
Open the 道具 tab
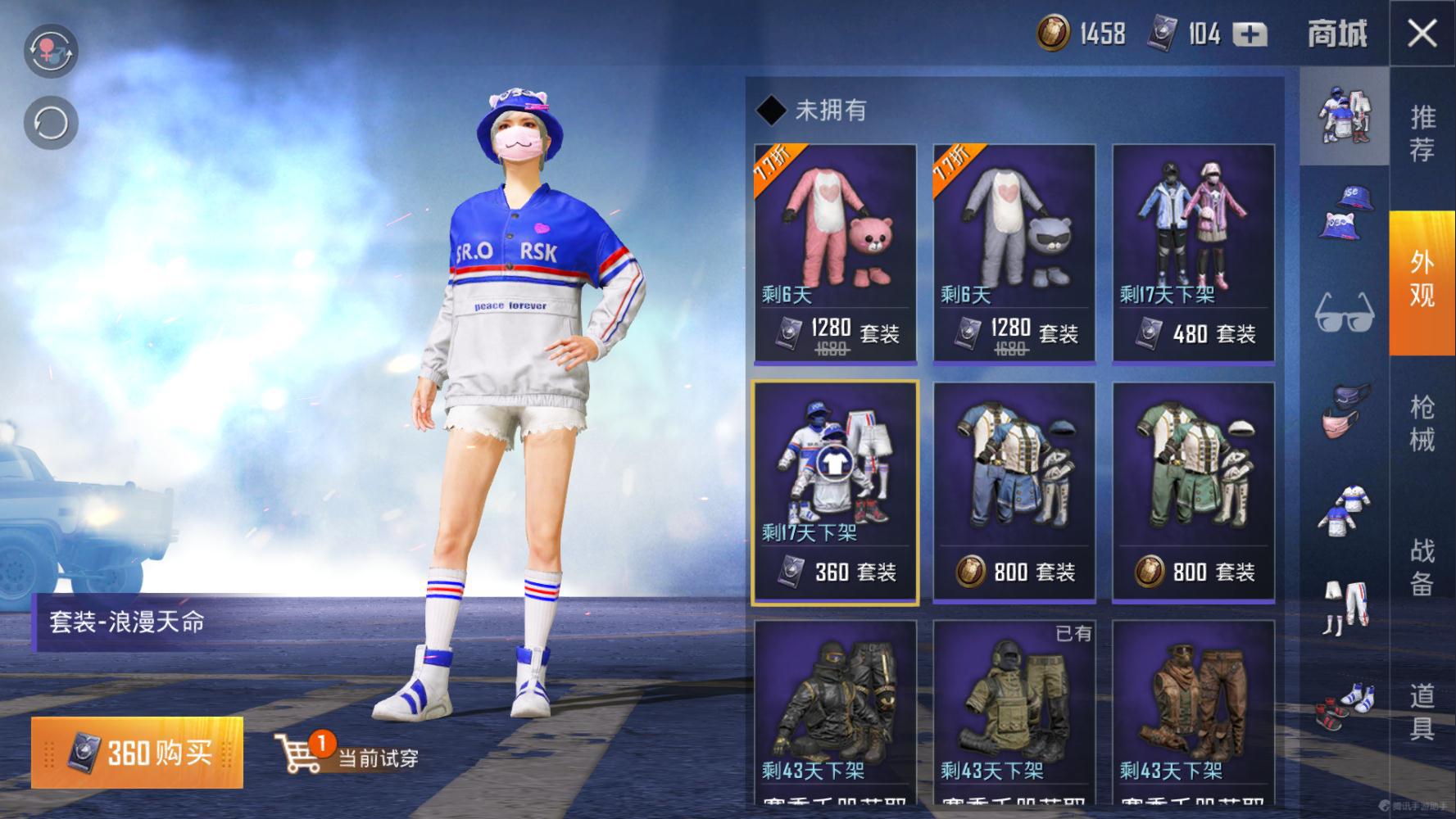point(1422,711)
